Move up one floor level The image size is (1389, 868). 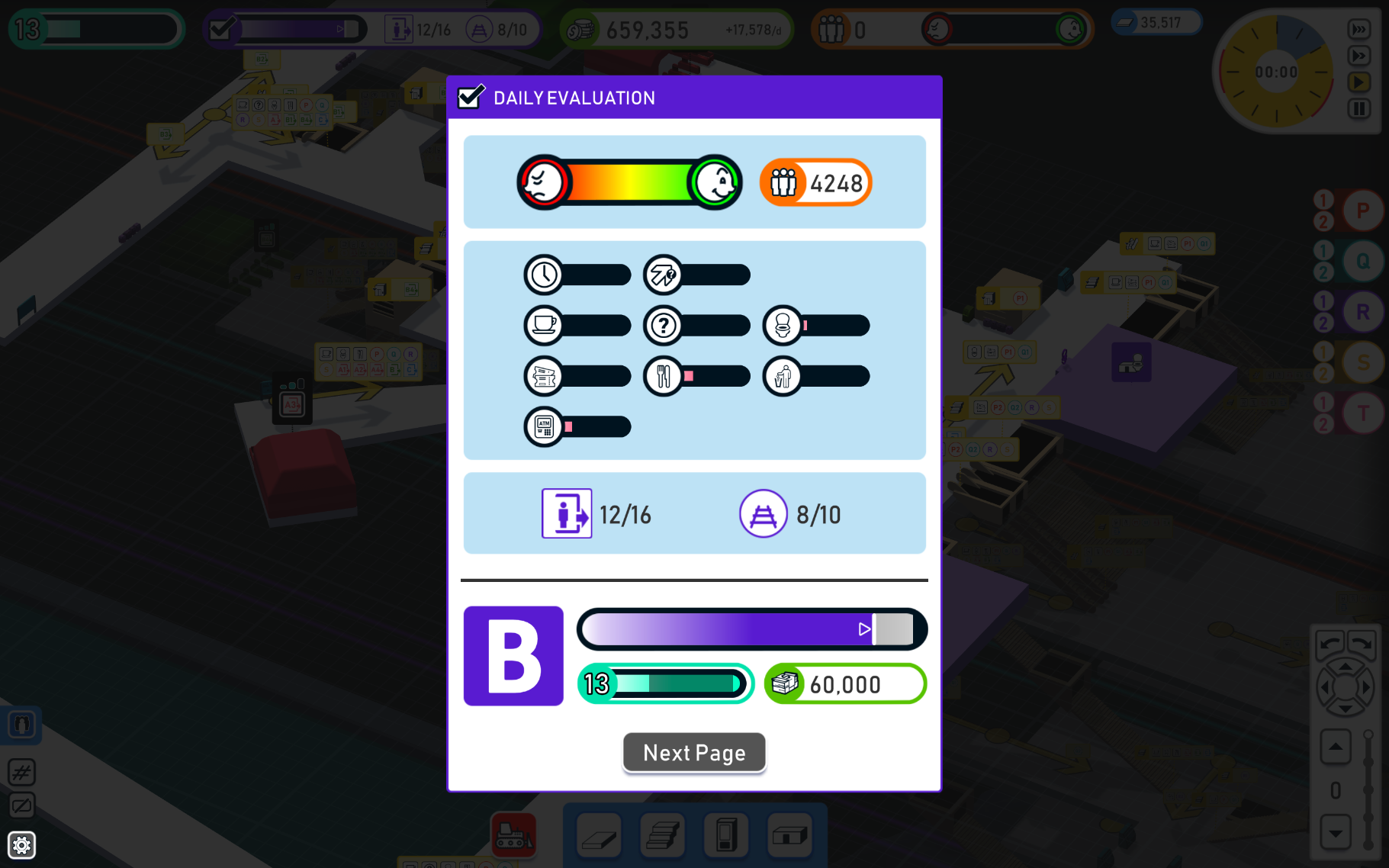(x=1336, y=747)
